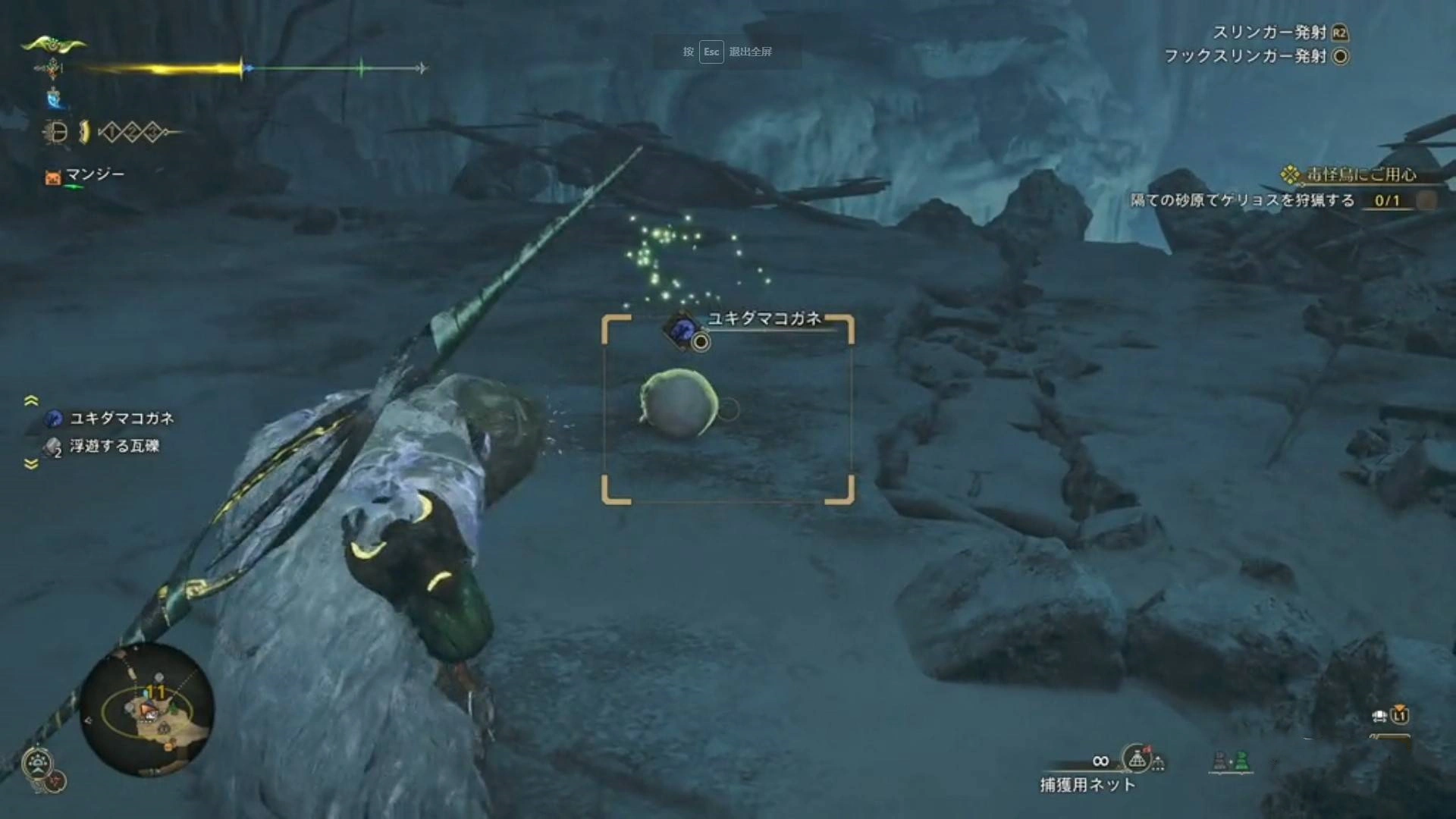Select the Palico マンジー status entry
Image resolution: width=1456 pixels, height=819 pixels.
94,175
